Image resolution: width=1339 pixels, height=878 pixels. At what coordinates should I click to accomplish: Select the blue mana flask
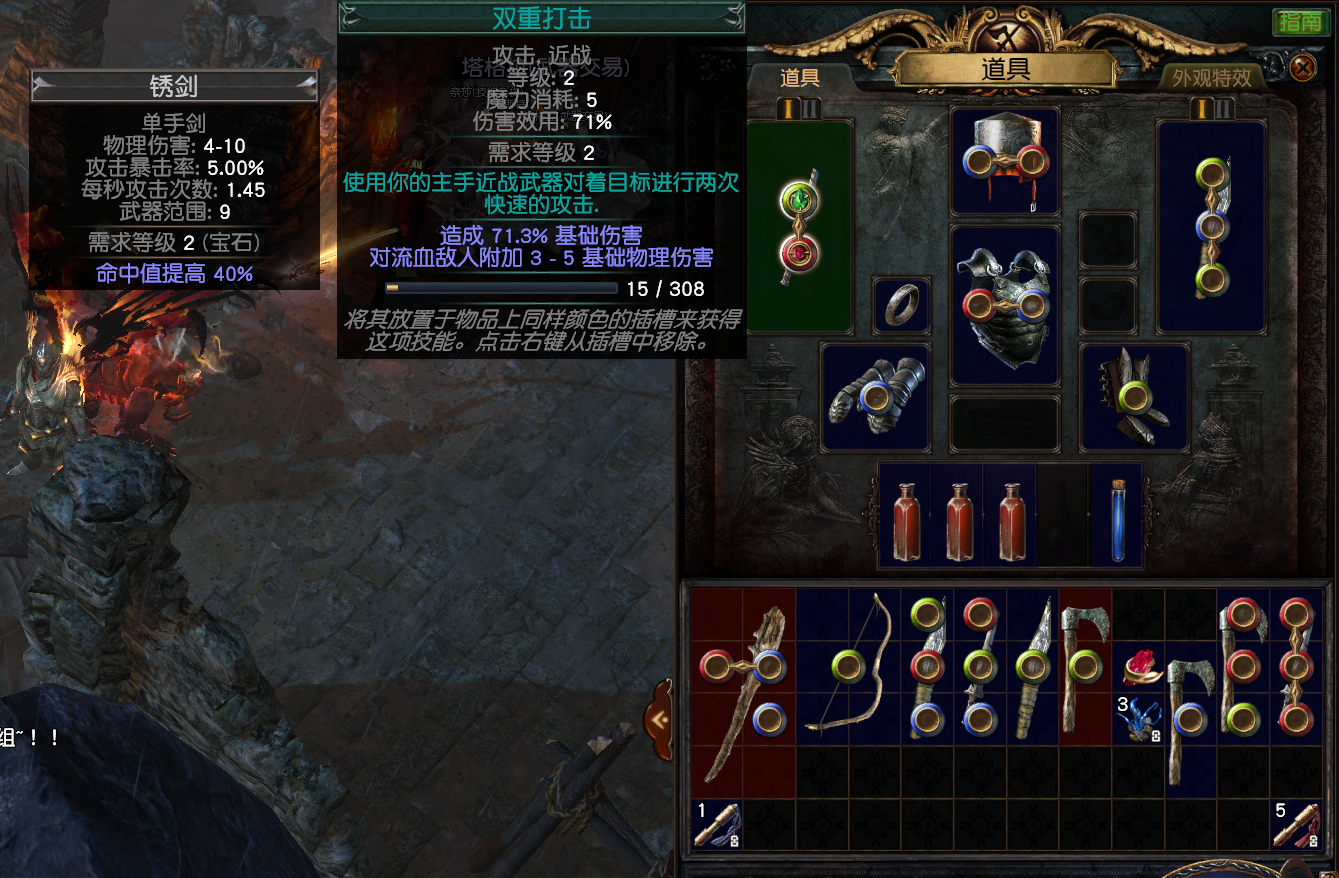click(x=1116, y=520)
